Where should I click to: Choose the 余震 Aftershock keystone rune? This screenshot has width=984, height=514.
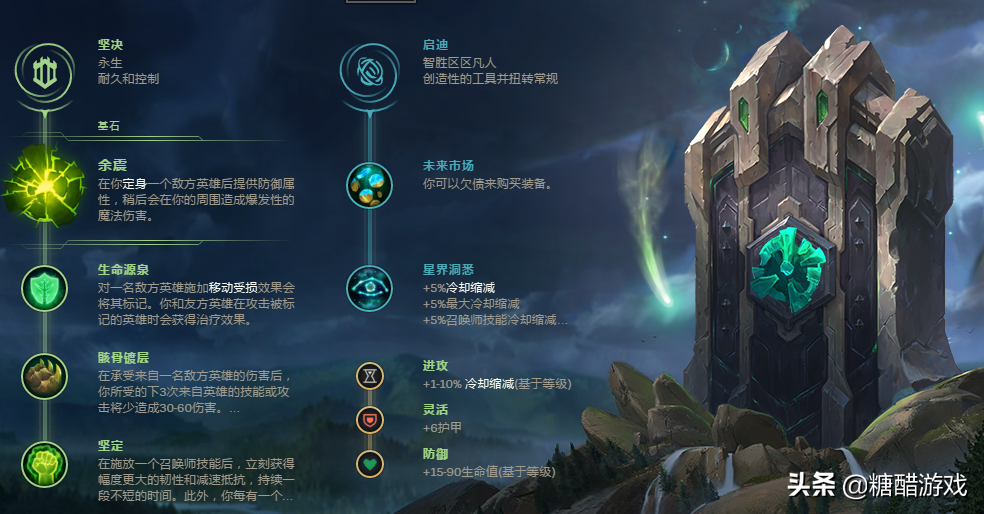click(x=44, y=187)
